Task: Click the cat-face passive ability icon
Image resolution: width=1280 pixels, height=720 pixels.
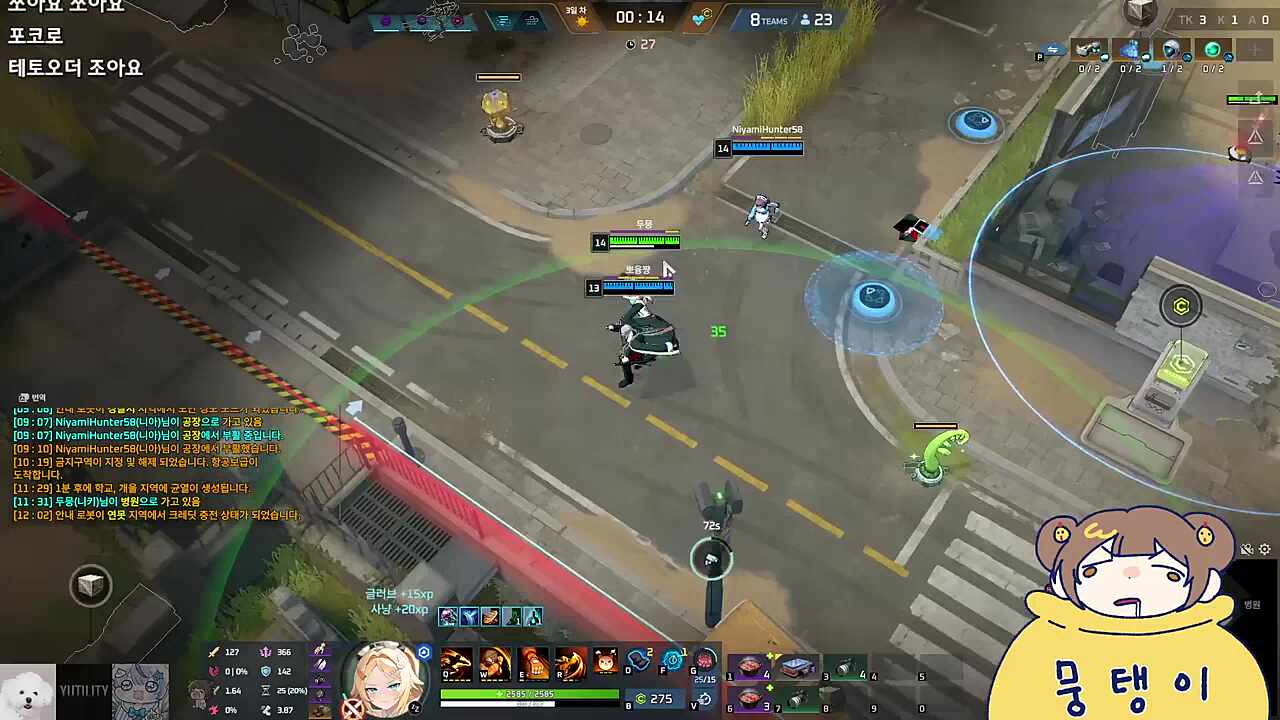Action: (x=603, y=660)
